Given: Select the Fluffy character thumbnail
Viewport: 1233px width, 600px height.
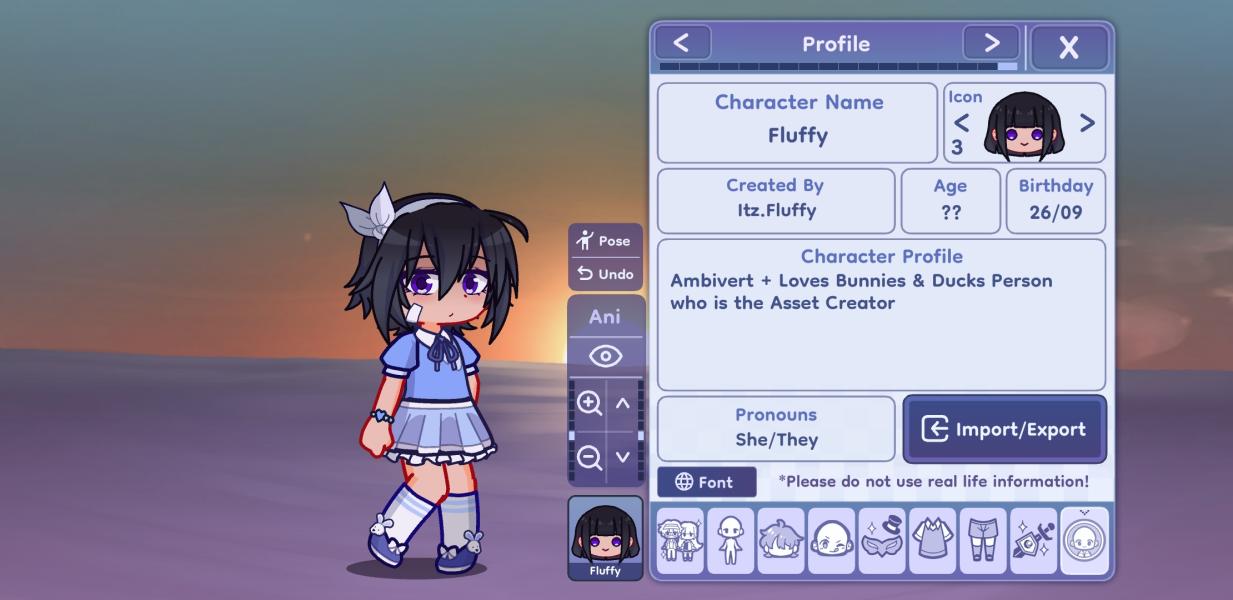Looking at the screenshot, I should [x=605, y=538].
